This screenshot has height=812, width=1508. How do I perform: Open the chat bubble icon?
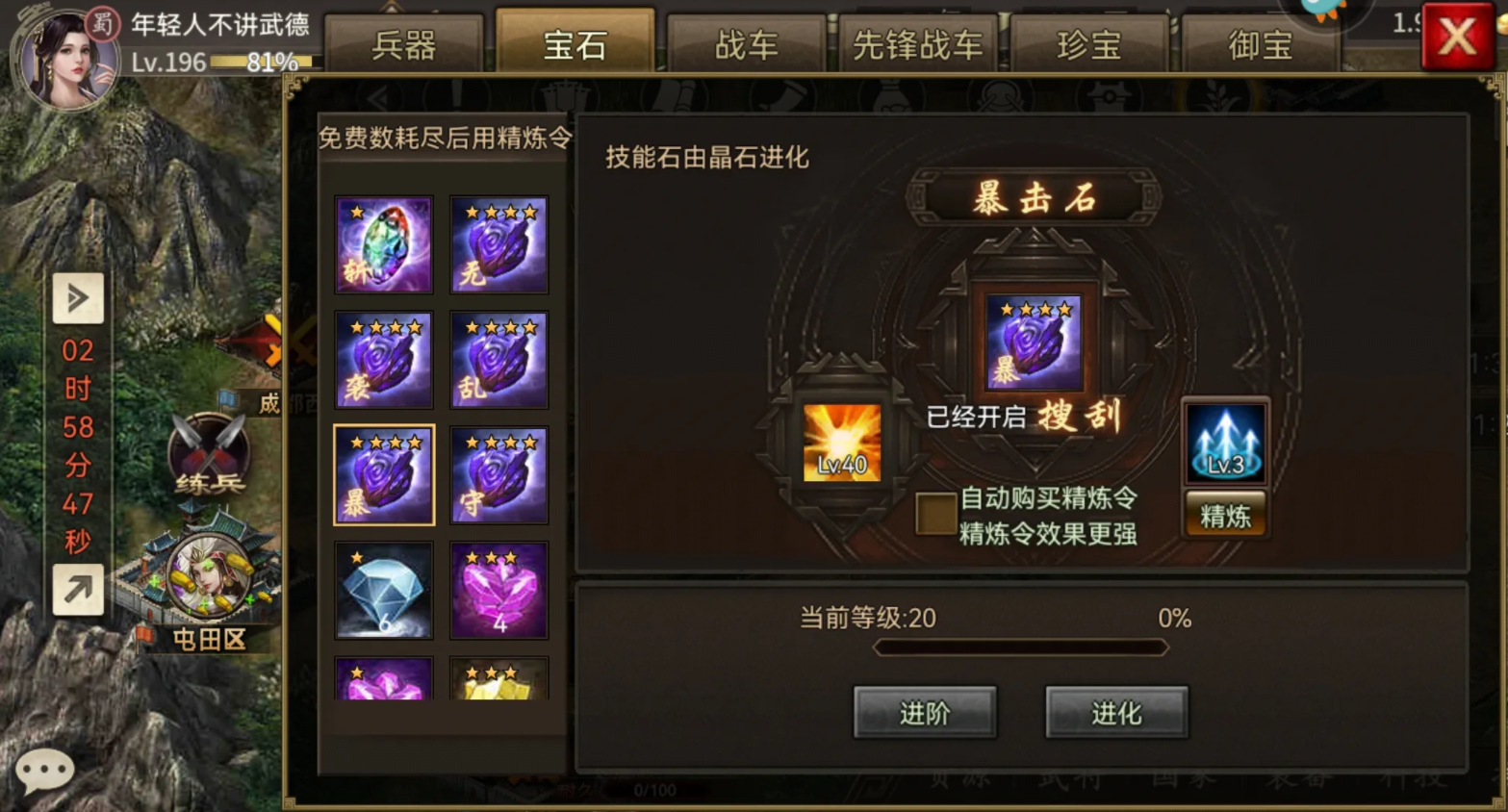coord(43,770)
